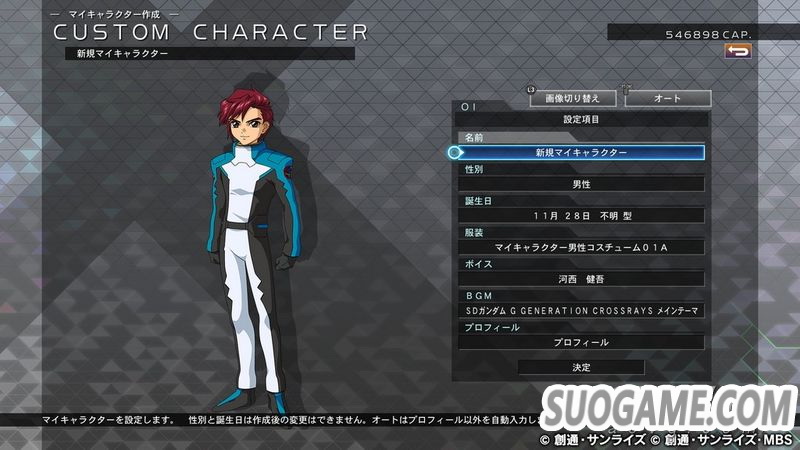The width and height of the screenshot is (800, 450).
Task: Select the BGM entry CROSSRAYS メインテーマ
Action: (581, 310)
